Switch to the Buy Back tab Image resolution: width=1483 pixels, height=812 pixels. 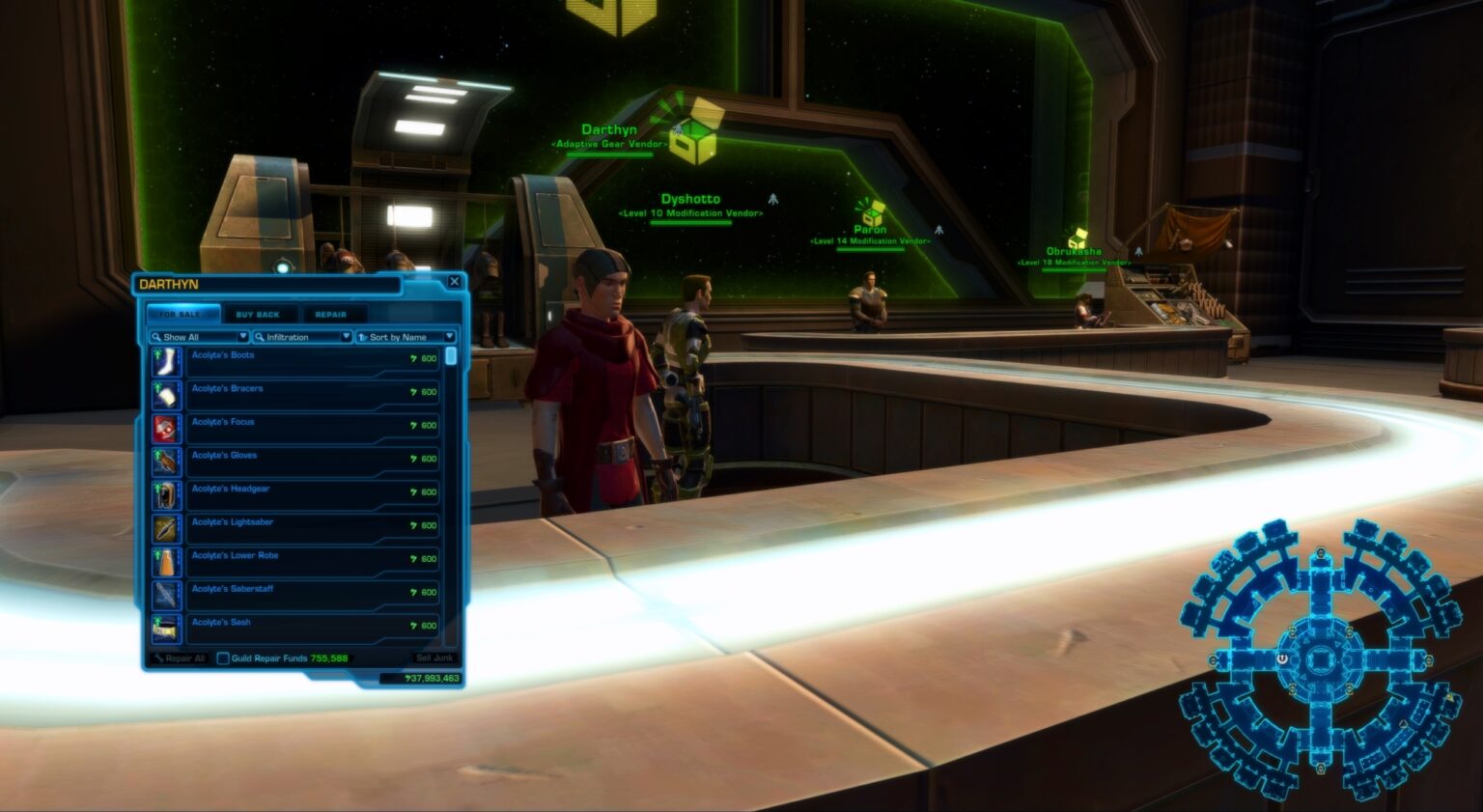(x=260, y=313)
